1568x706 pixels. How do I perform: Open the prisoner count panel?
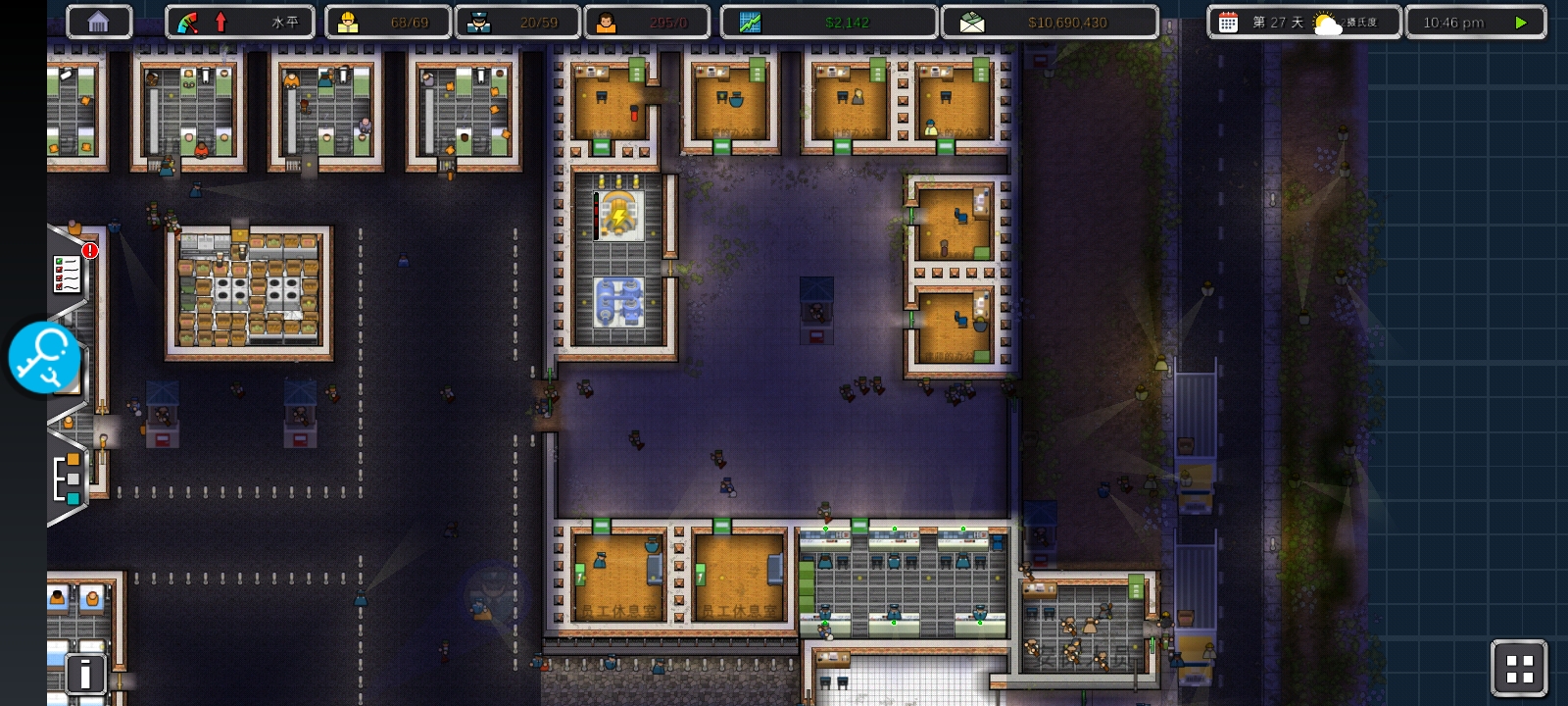tap(647, 22)
